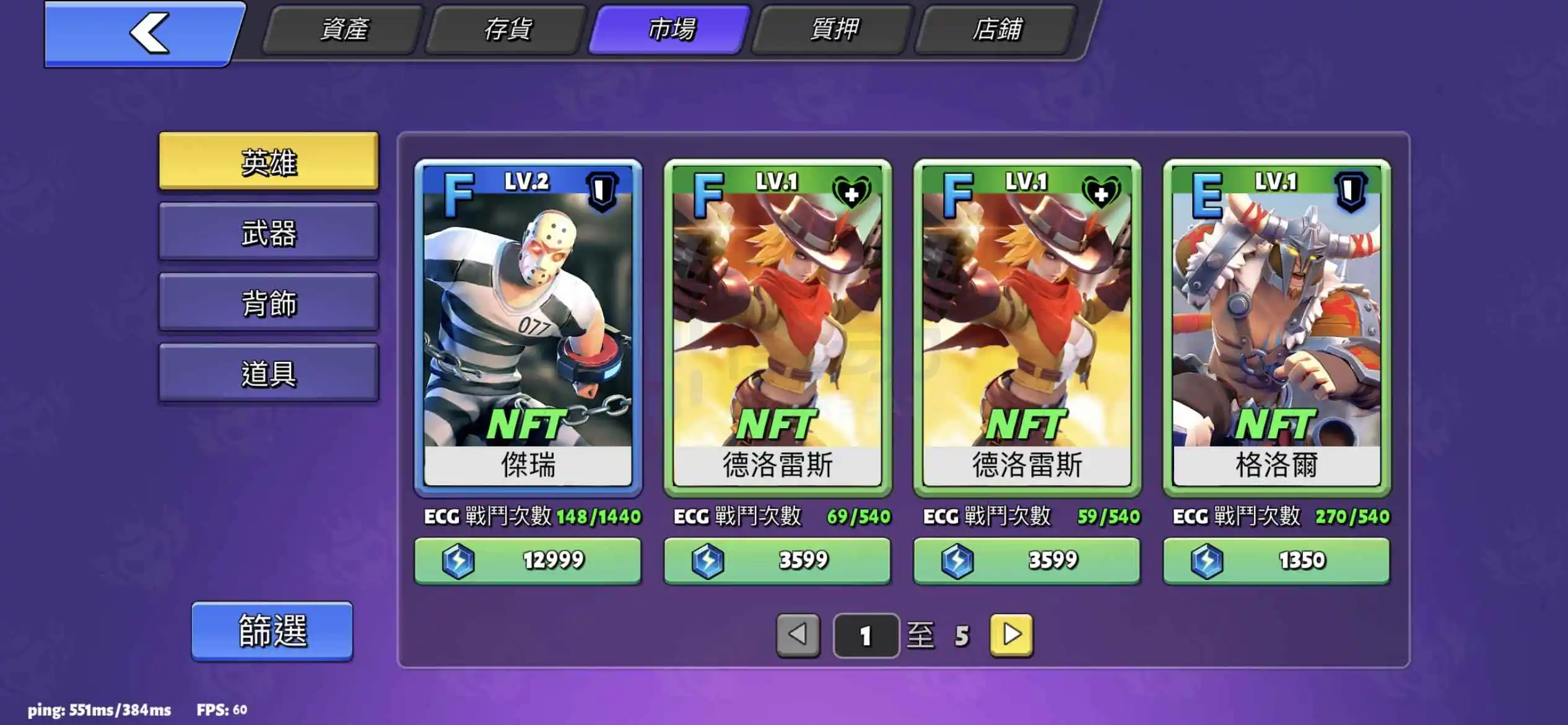This screenshot has height=725, width=1568.
Task: Select the 傑瑞 hero card
Action: [x=528, y=328]
